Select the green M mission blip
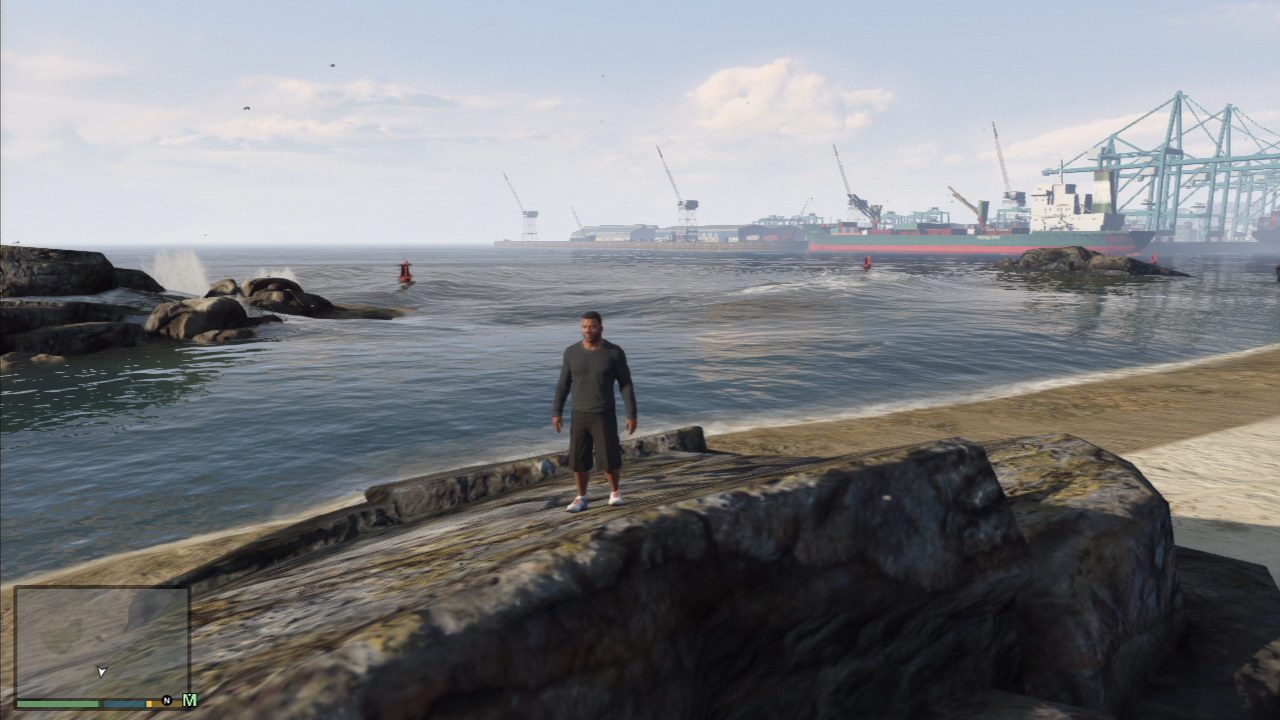The image size is (1280, 720). coord(189,700)
